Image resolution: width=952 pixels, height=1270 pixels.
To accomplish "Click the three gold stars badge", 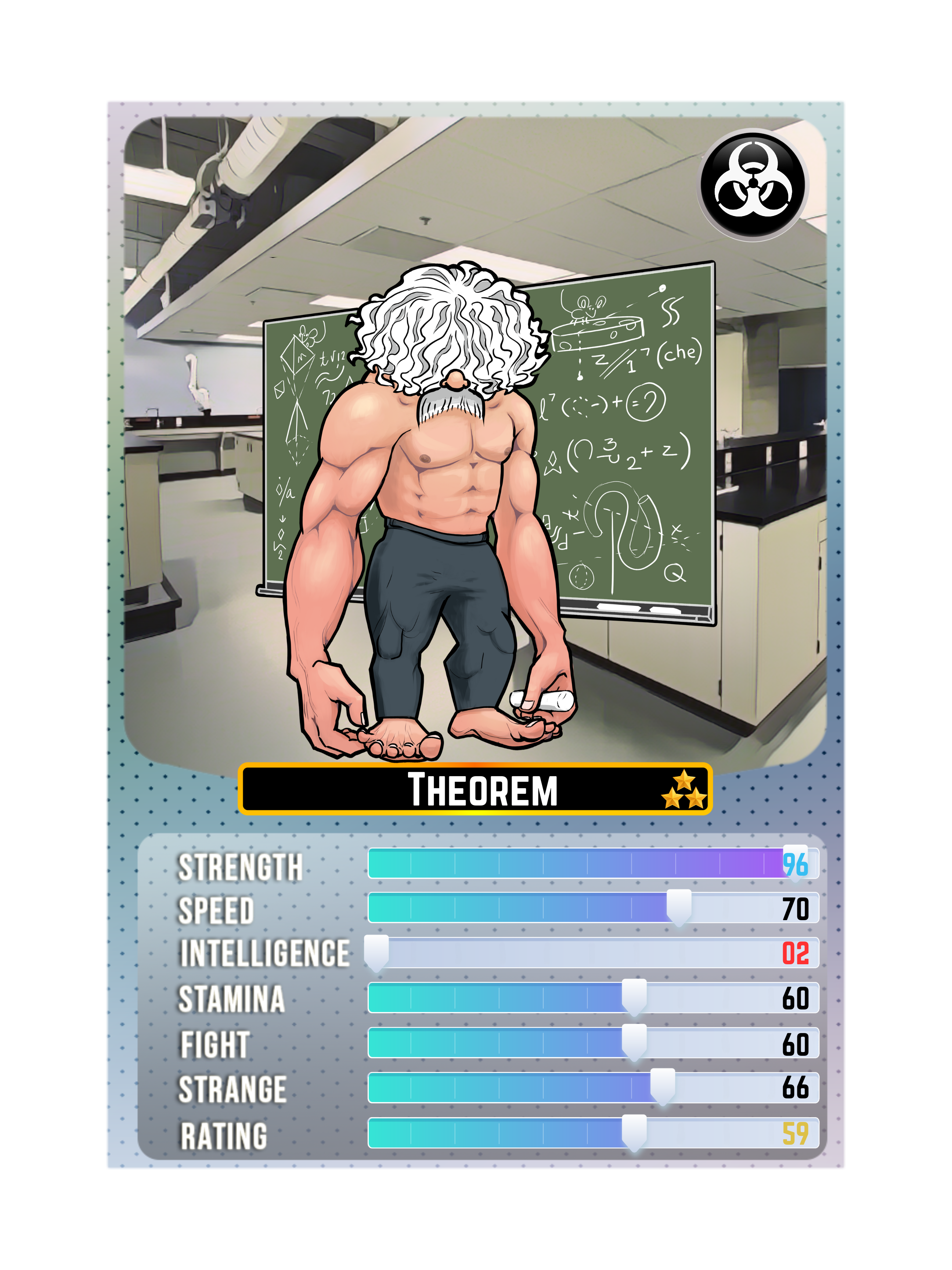I will click(684, 790).
